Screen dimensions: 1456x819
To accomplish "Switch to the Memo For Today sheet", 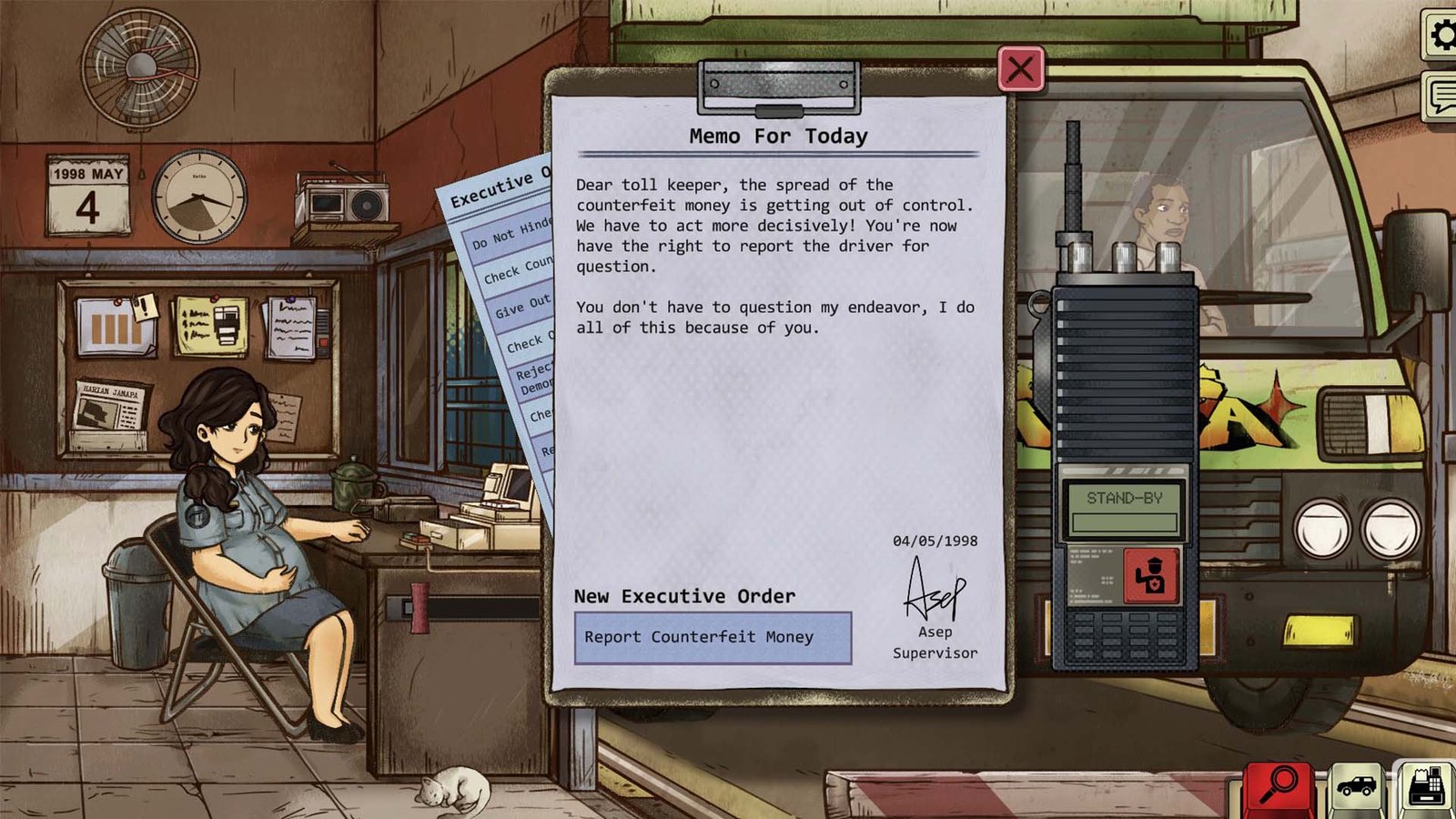I will pos(778,136).
